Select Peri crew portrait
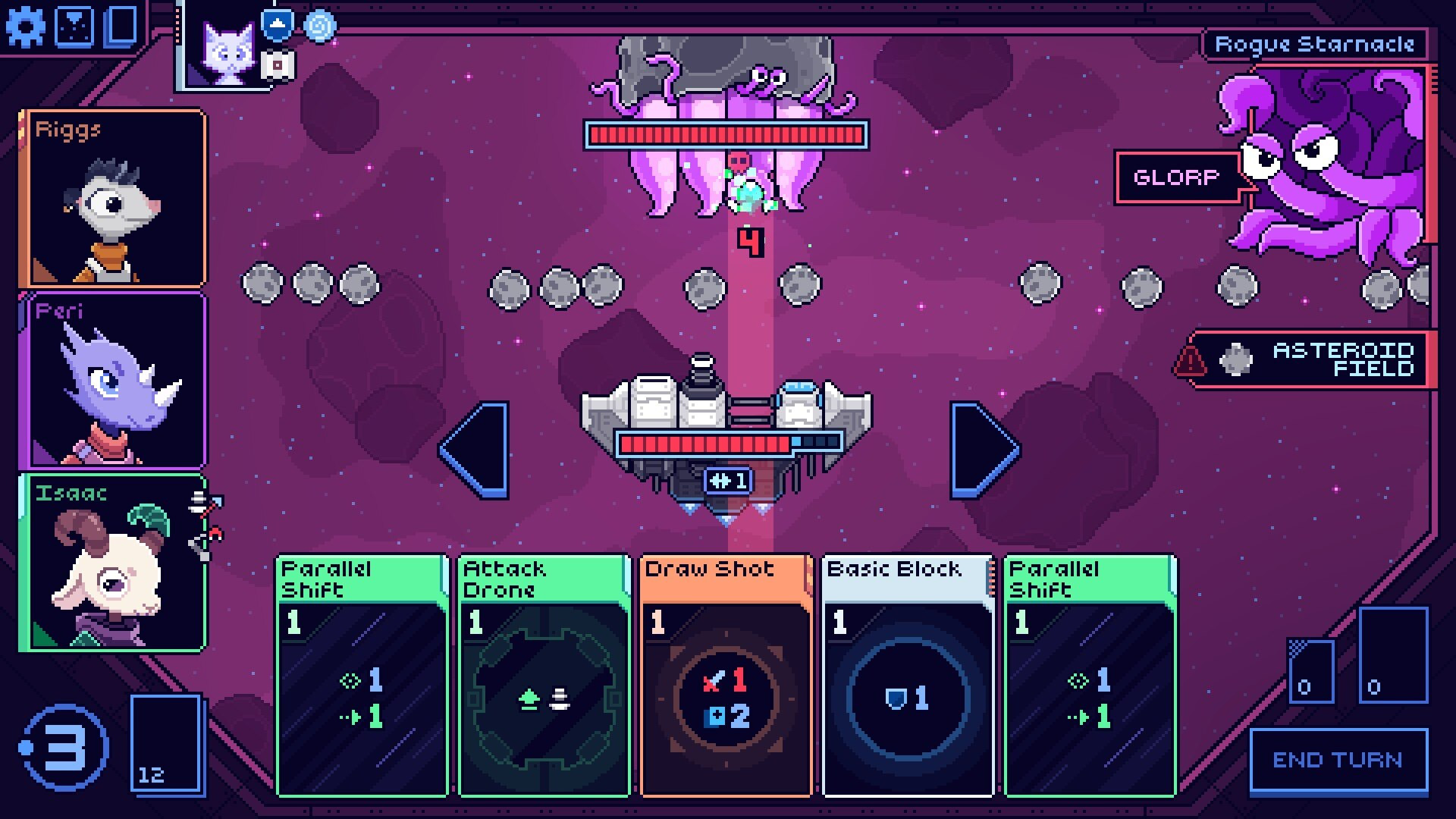Viewport: 1456px width, 819px height. coord(114,381)
